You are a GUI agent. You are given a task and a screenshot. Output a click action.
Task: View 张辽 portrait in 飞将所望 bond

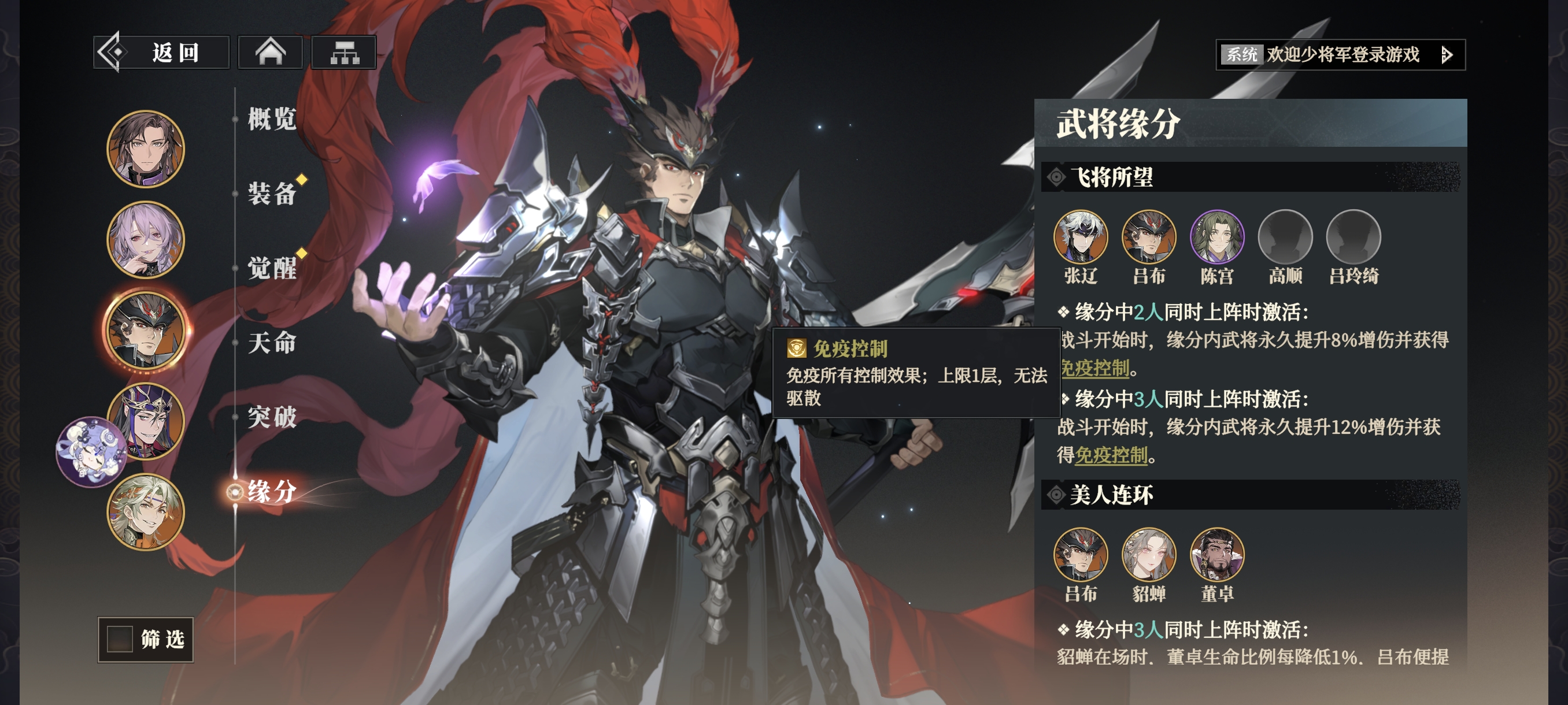coord(1081,236)
